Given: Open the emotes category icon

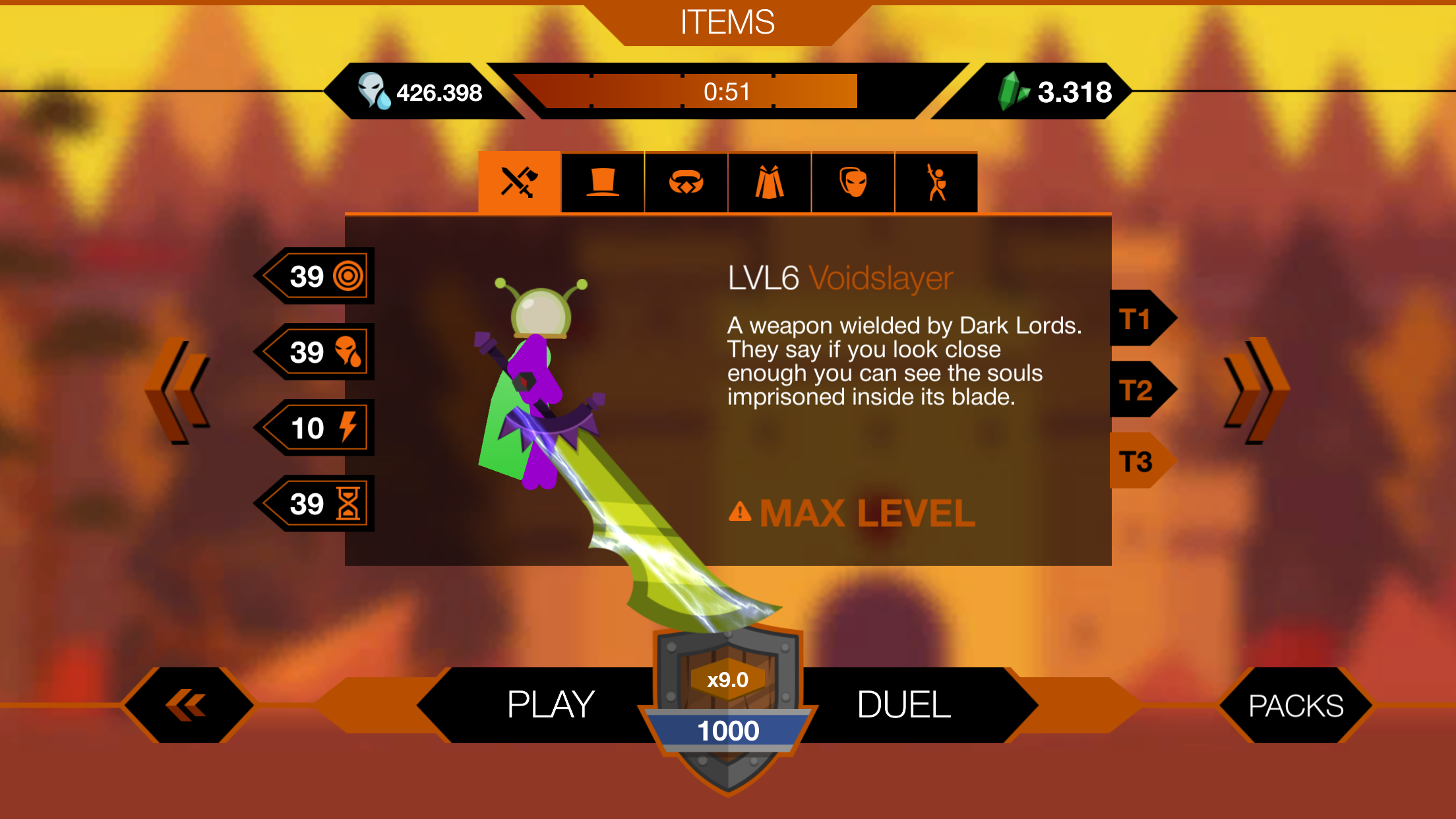Looking at the screenshot, I should pos(936,181).
